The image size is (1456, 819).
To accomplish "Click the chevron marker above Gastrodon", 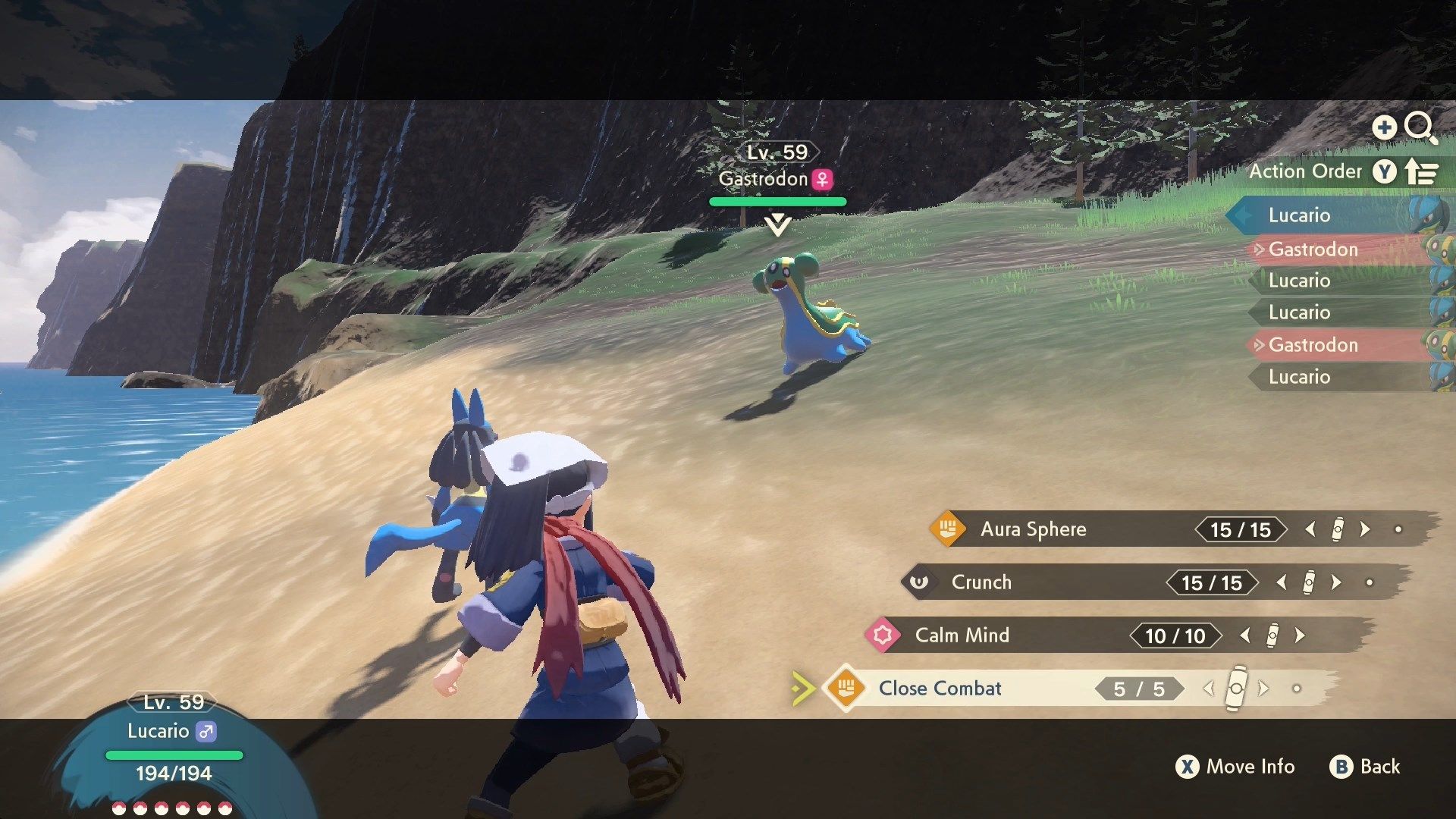I will click(778, 225).
